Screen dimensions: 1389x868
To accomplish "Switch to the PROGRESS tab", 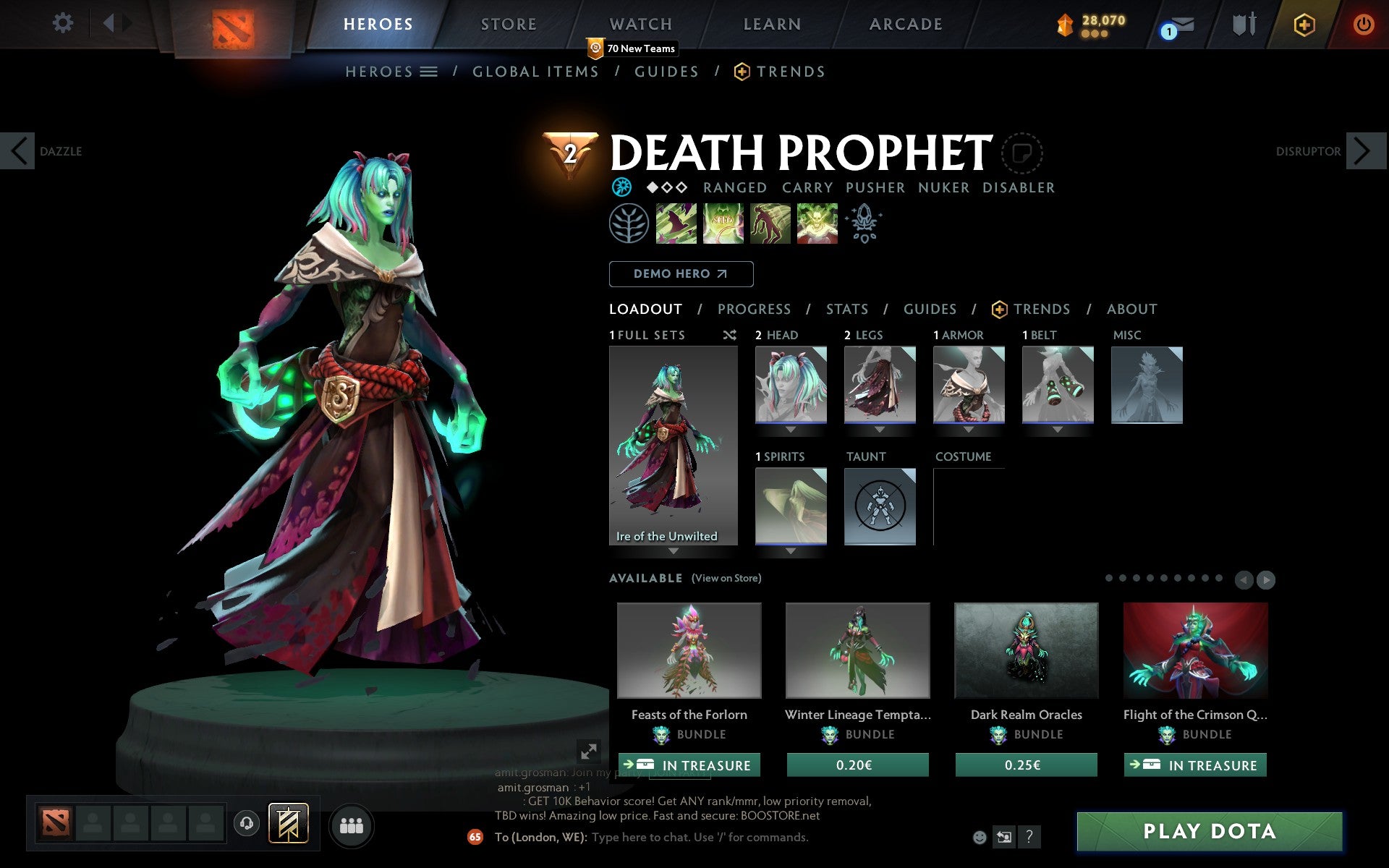I will click(x=754, y=309).
